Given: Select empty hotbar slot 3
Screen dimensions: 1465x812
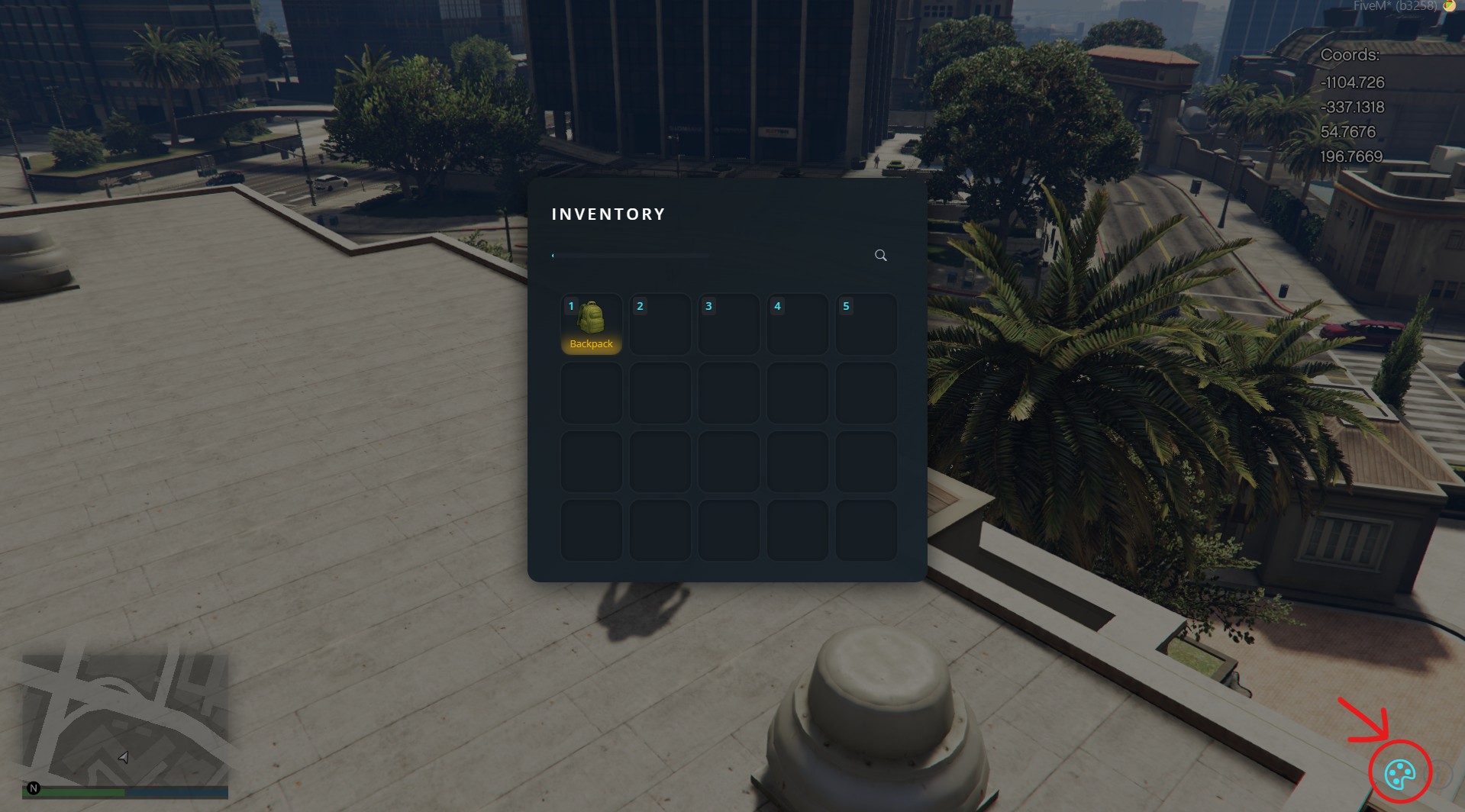Looking at the screenshot, I should pyautogui.click(x=728, y=324).
